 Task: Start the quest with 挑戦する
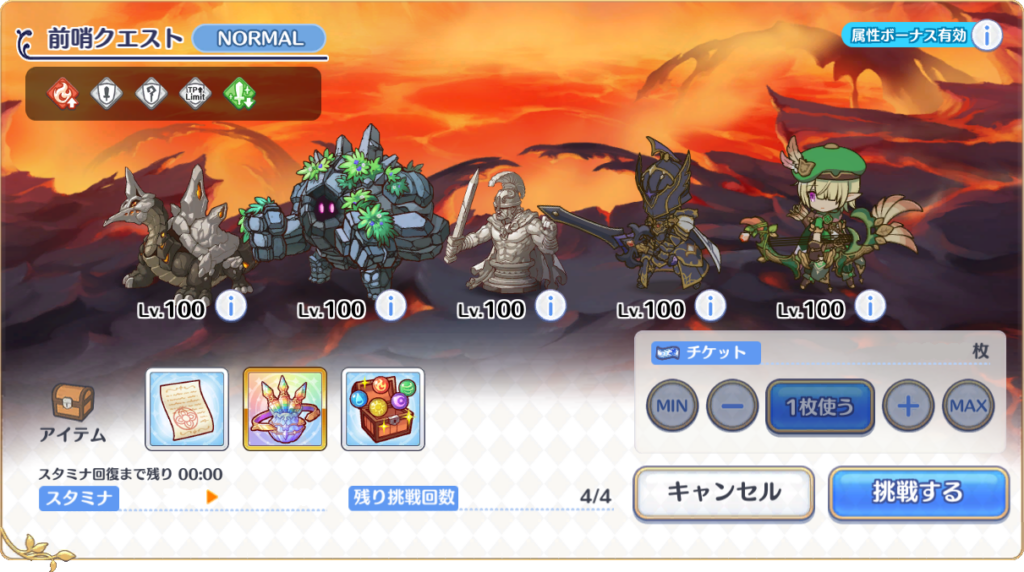point(917,493)
